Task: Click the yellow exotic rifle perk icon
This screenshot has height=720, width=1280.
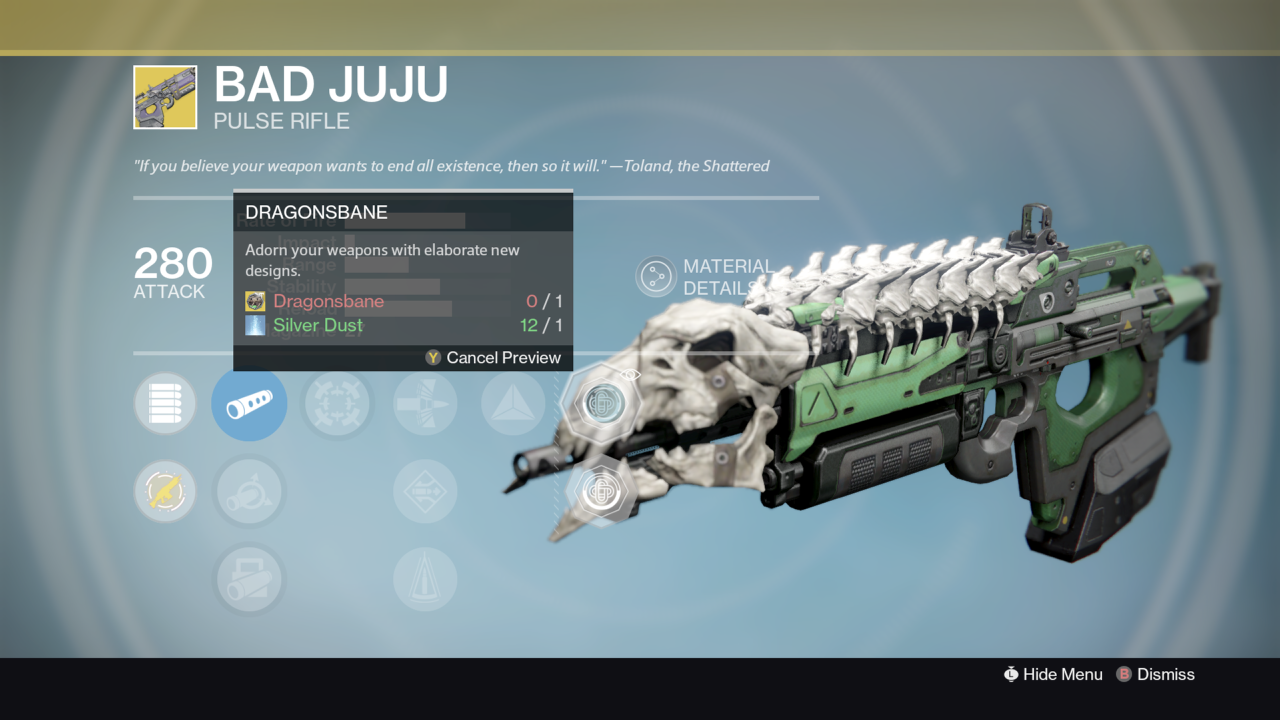Action: pos(165,491)
